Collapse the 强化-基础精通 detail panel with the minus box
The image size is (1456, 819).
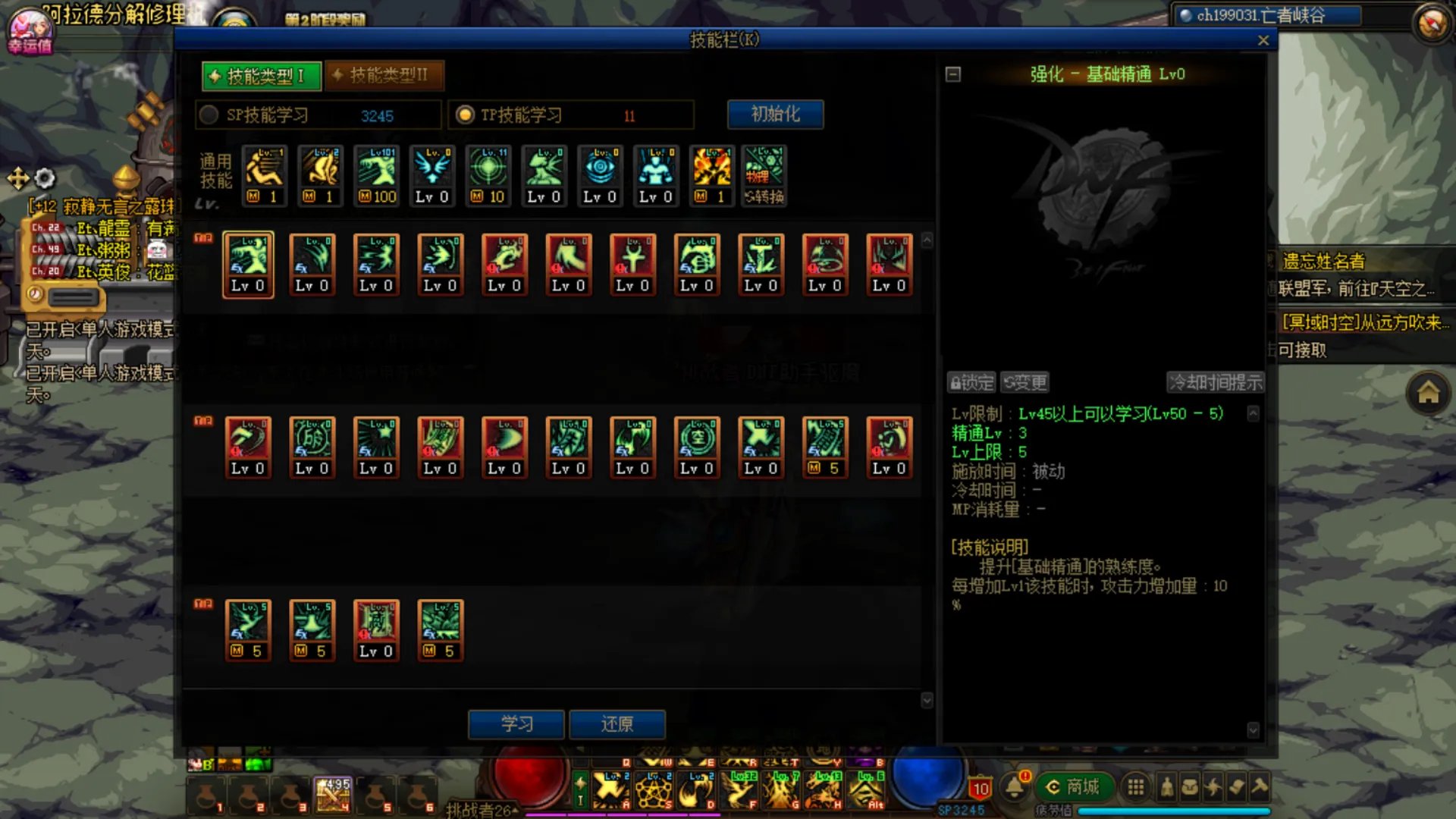(x=953, y=74)
